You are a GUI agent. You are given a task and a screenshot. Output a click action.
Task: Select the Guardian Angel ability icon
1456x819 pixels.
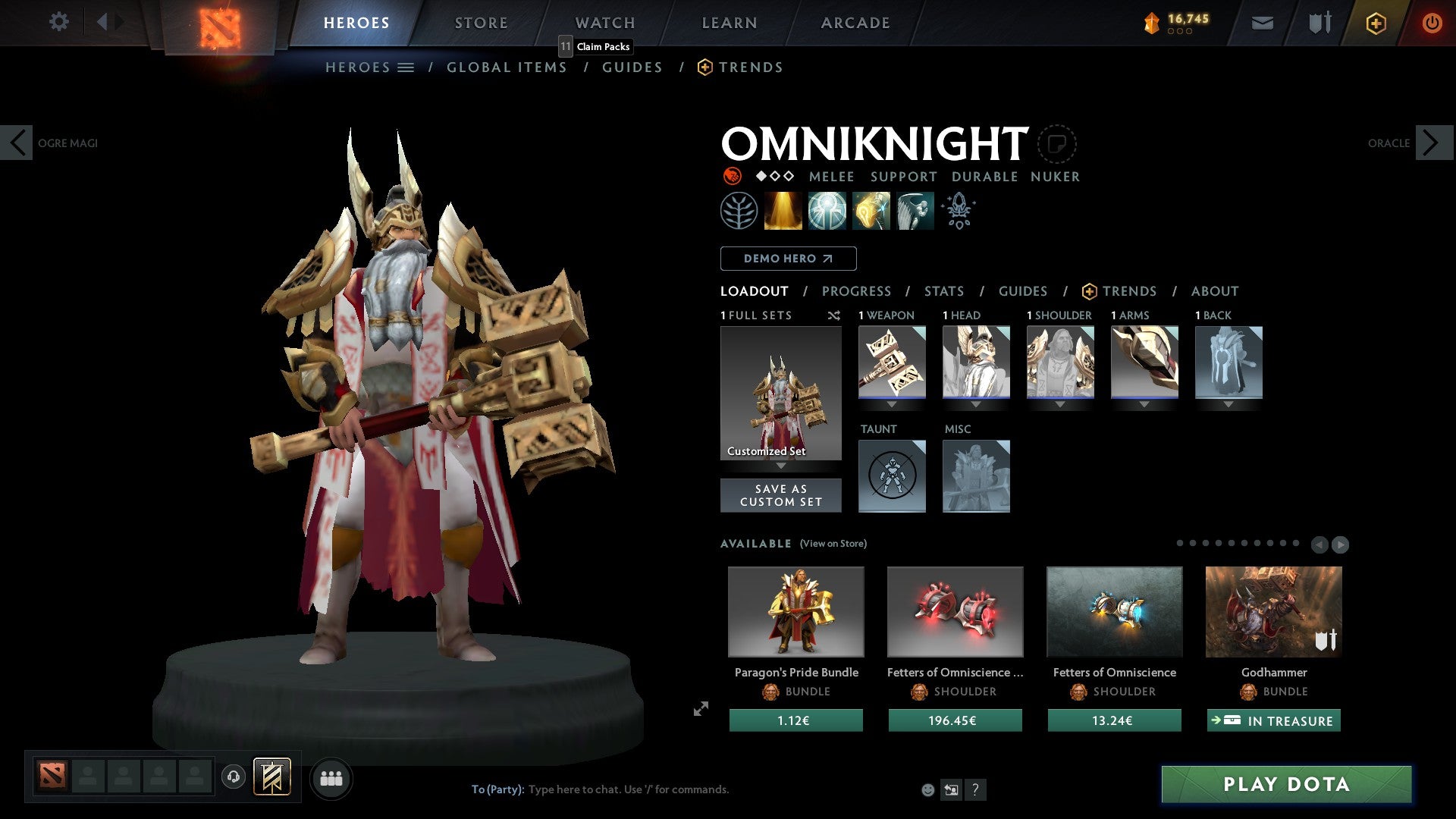click(x=914, y=211)
